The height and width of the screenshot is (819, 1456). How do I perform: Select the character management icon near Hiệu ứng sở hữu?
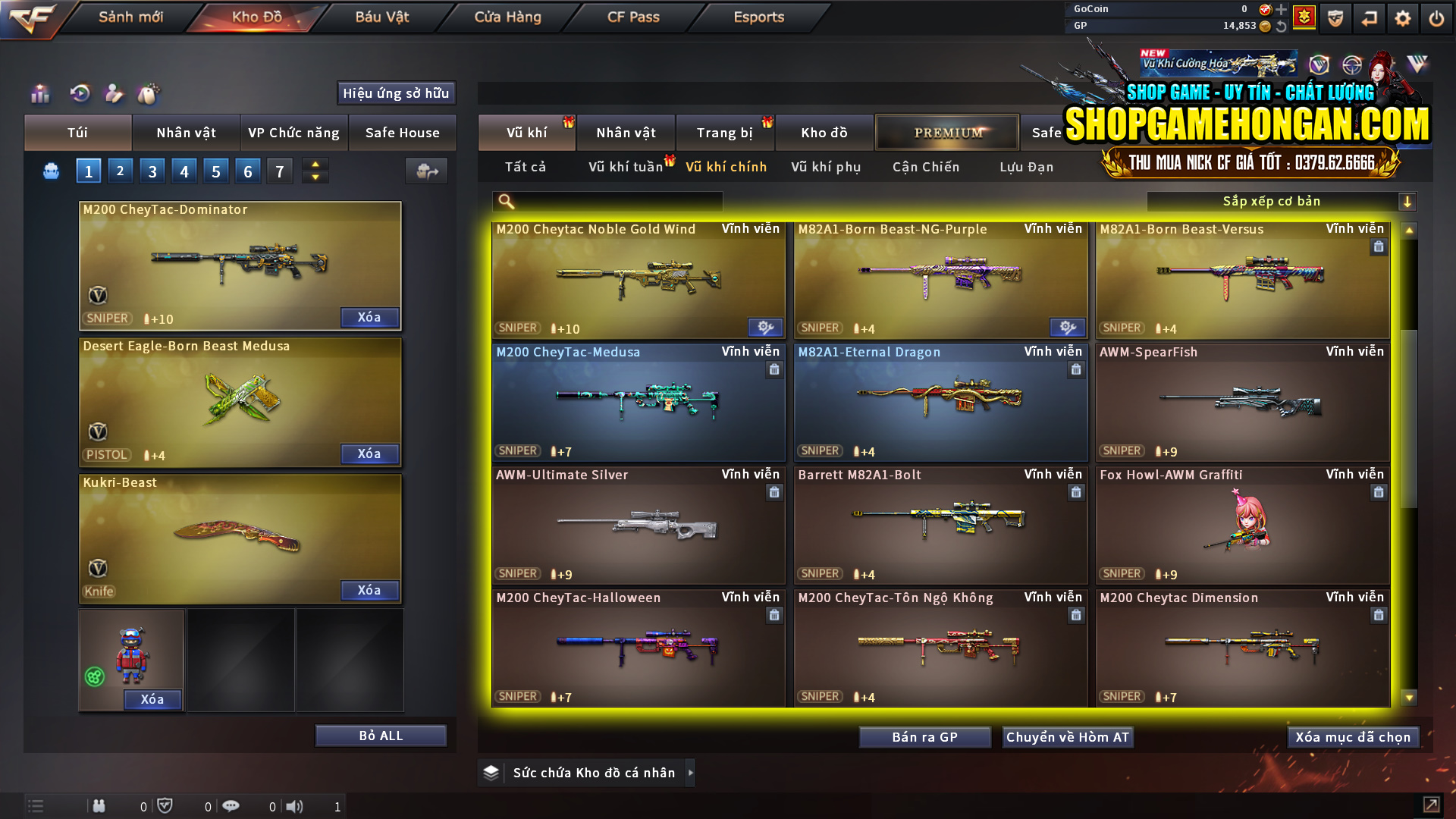(114, 94)
